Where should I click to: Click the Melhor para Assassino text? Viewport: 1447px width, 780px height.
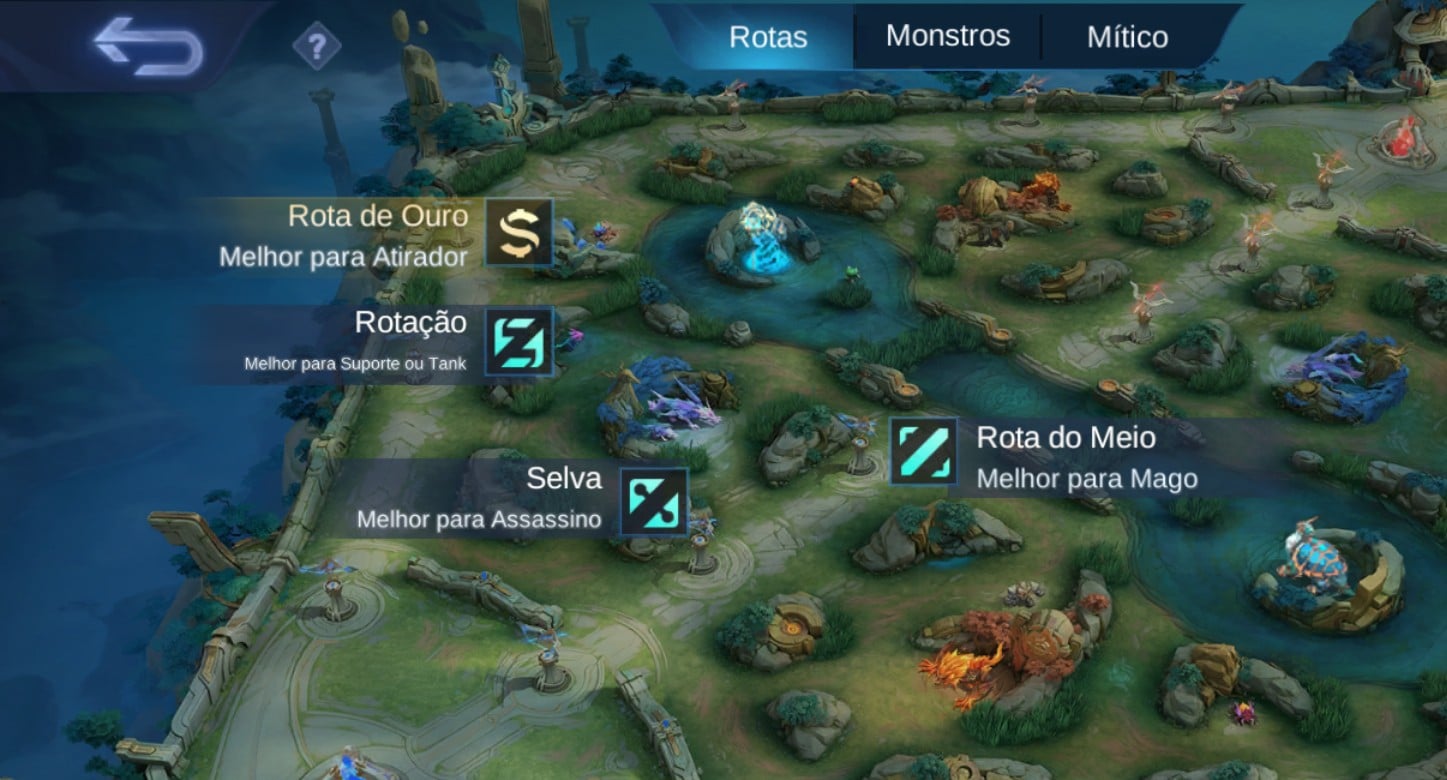click(x=478, y=520)
